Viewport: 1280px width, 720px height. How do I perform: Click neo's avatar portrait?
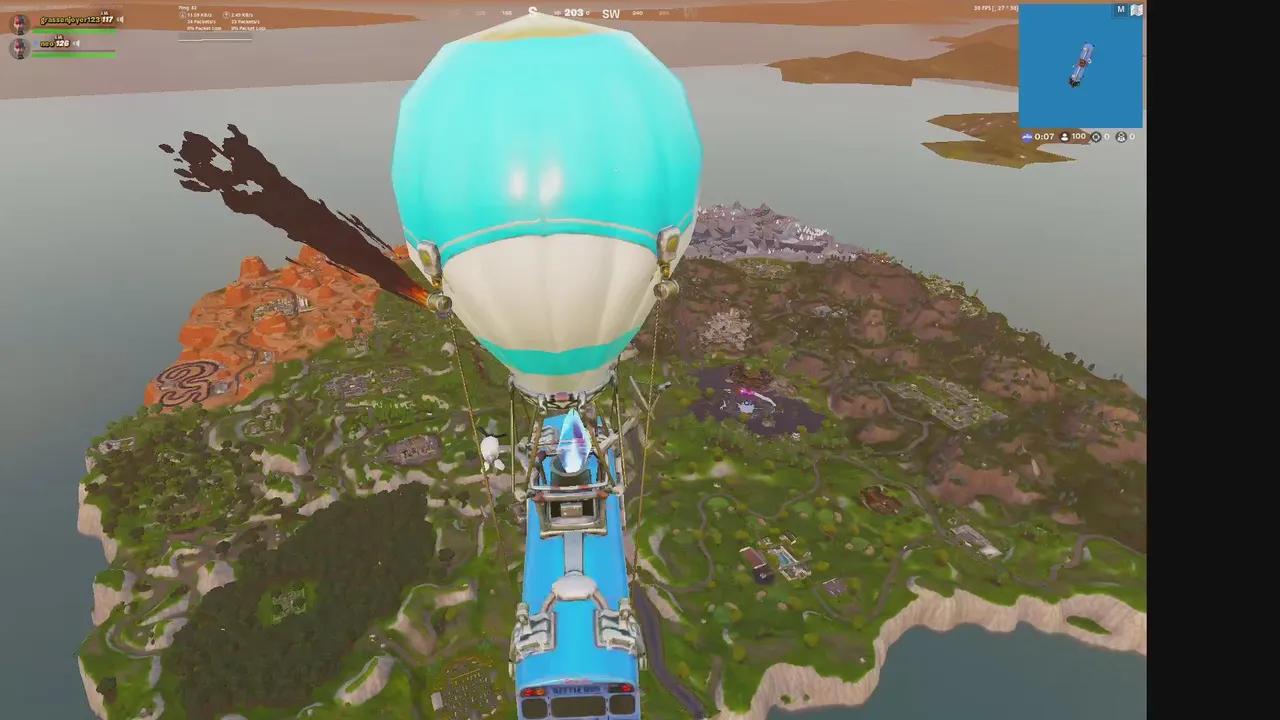coord(21,46)
